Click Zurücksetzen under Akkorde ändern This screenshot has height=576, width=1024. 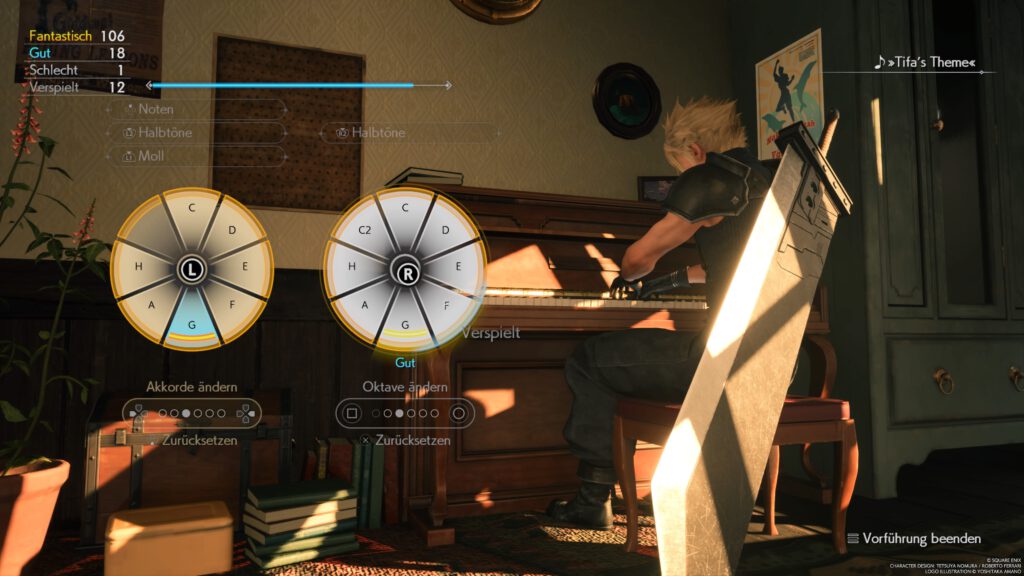pyautogui.click(x=199, y=440)
